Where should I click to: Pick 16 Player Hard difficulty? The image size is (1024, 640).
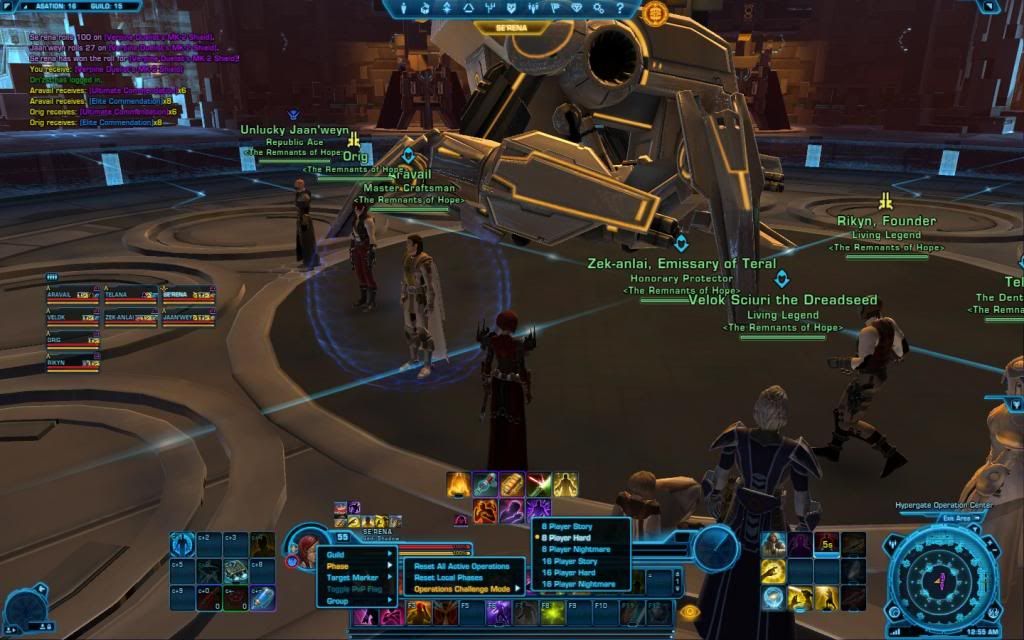[x=569, y=573]
